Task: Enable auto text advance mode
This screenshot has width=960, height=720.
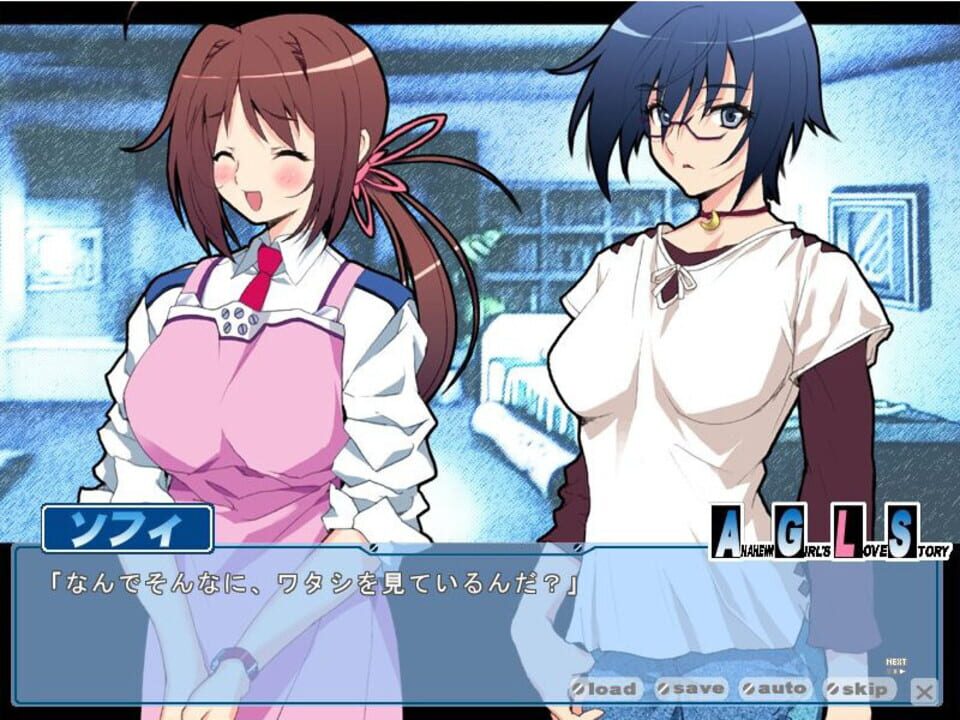Action: [x=775, y=689]
